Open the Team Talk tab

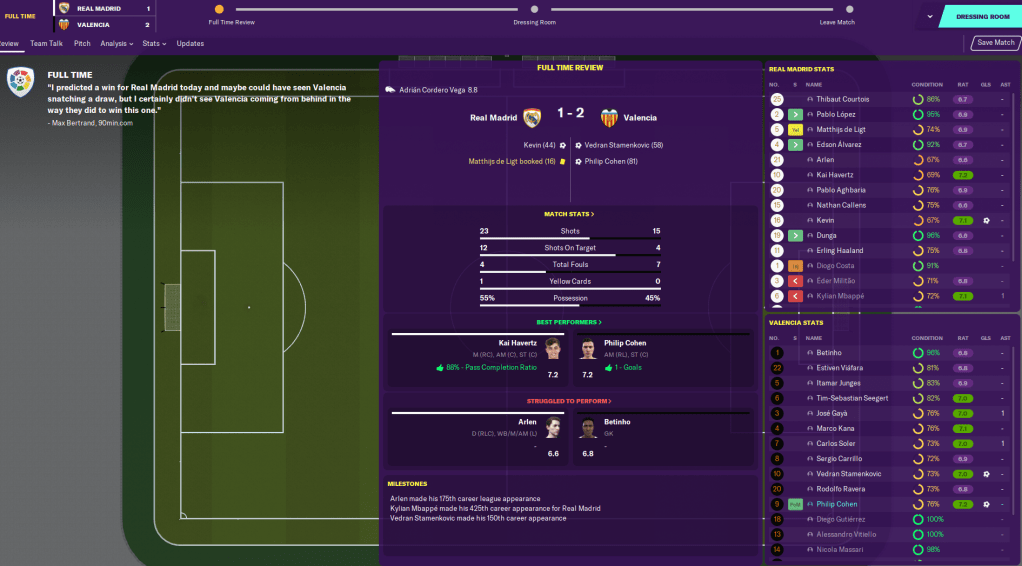[47, 44]
